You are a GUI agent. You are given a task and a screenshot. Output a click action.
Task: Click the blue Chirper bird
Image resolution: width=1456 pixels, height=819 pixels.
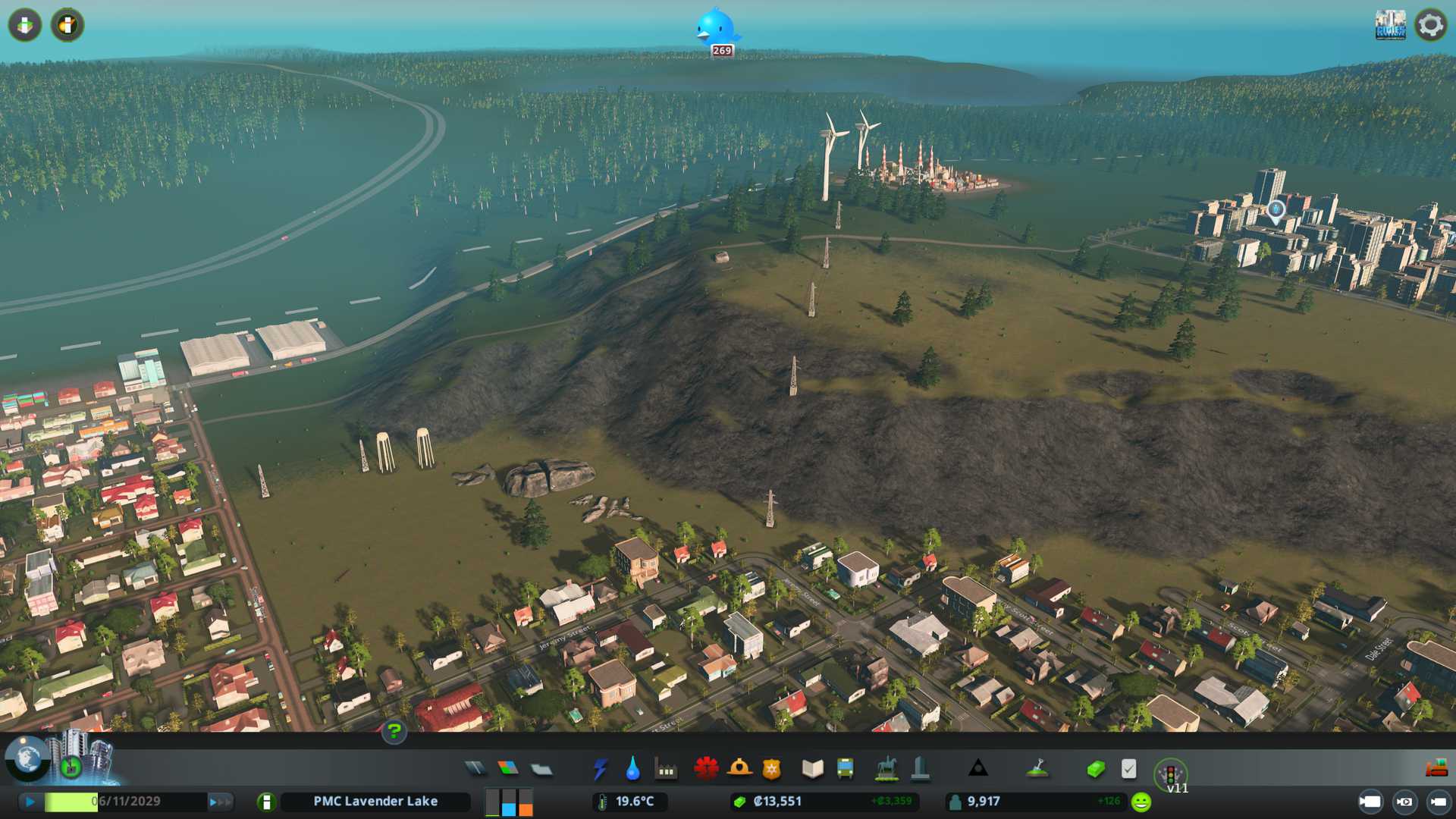pos(715,29)
